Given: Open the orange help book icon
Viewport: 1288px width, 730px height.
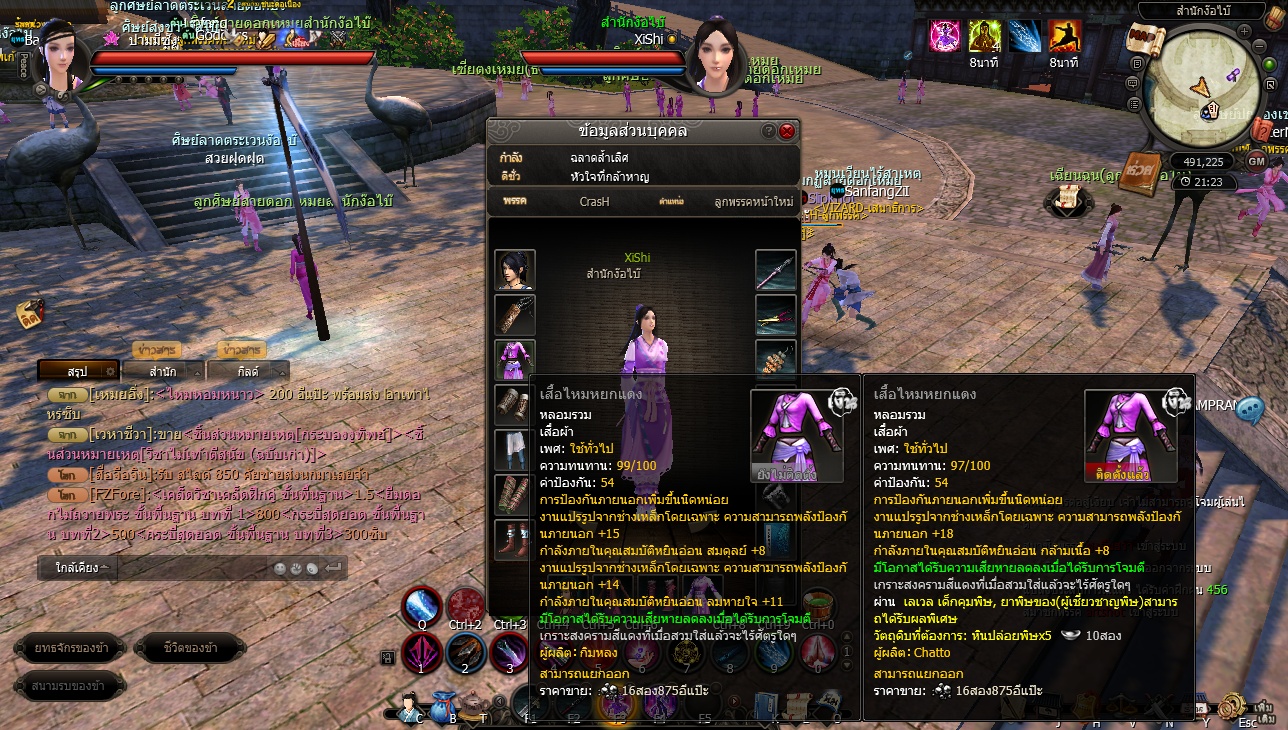Looking at the screenshot, I should (x=1138, y=173).
